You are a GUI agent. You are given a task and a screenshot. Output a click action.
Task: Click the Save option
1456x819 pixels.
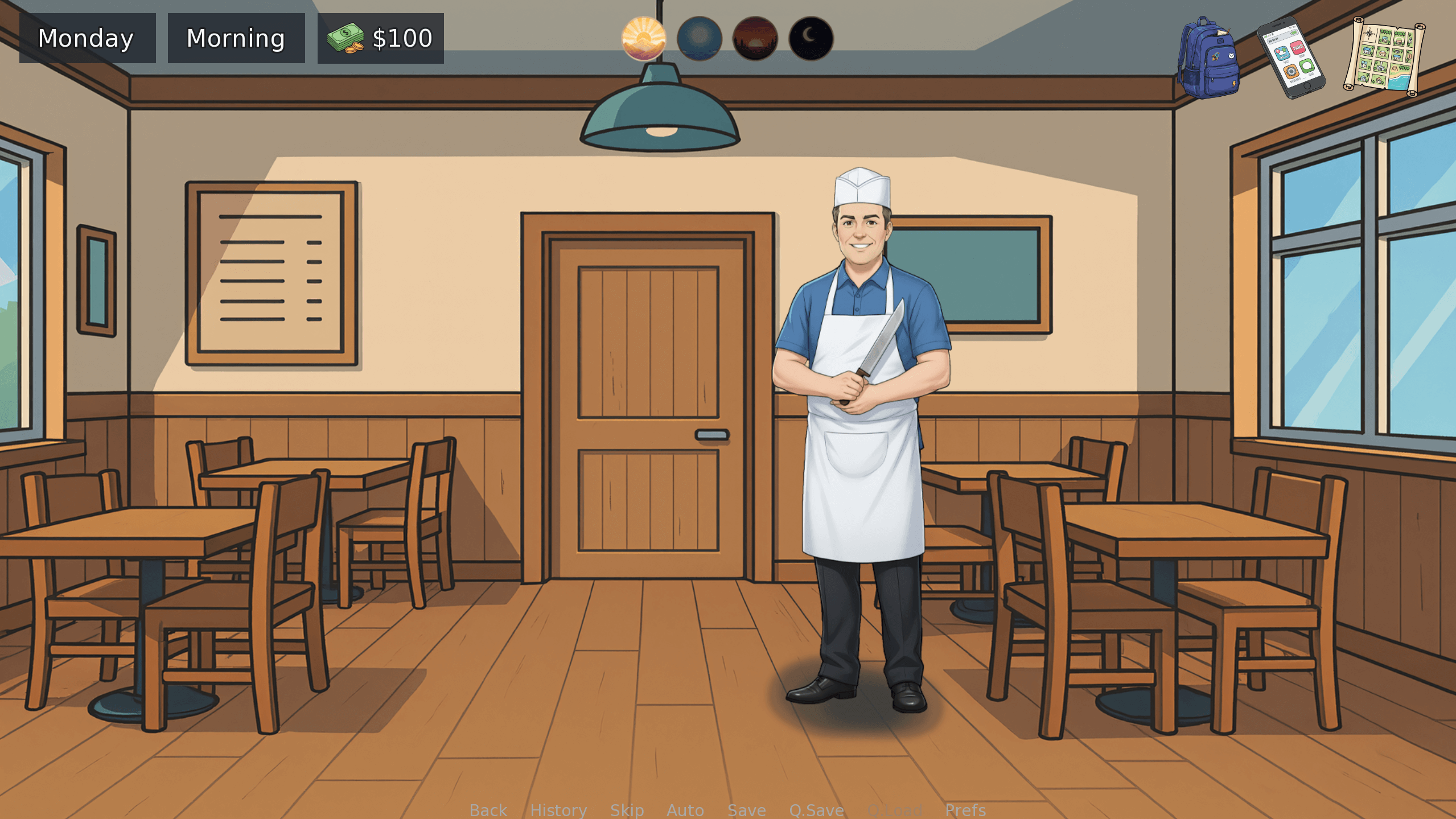coord(746,810)
